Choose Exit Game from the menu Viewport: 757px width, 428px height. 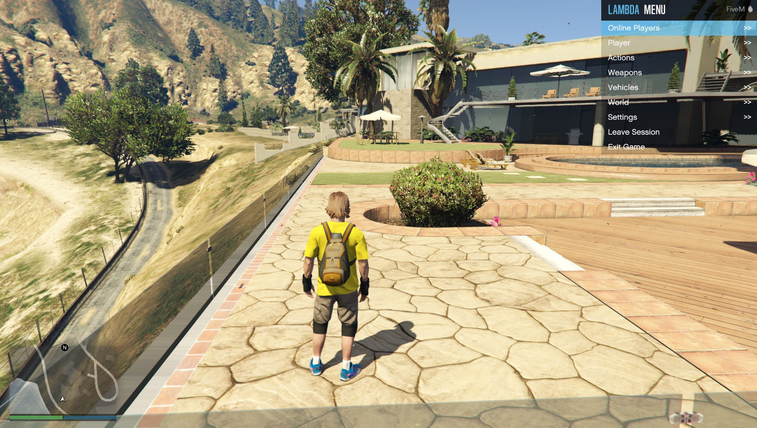tap(678, 147)
